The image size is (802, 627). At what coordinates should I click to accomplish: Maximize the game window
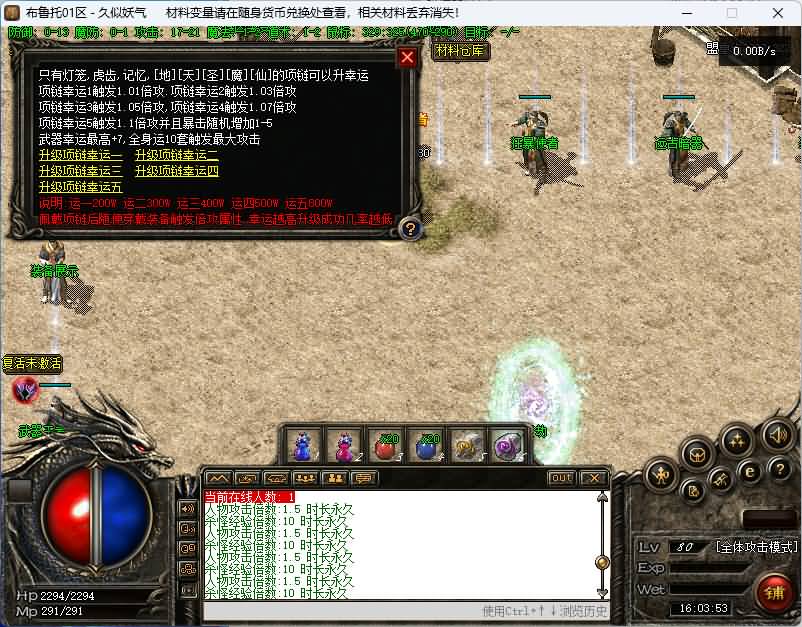pyautogui.click(x=731, y=13)
